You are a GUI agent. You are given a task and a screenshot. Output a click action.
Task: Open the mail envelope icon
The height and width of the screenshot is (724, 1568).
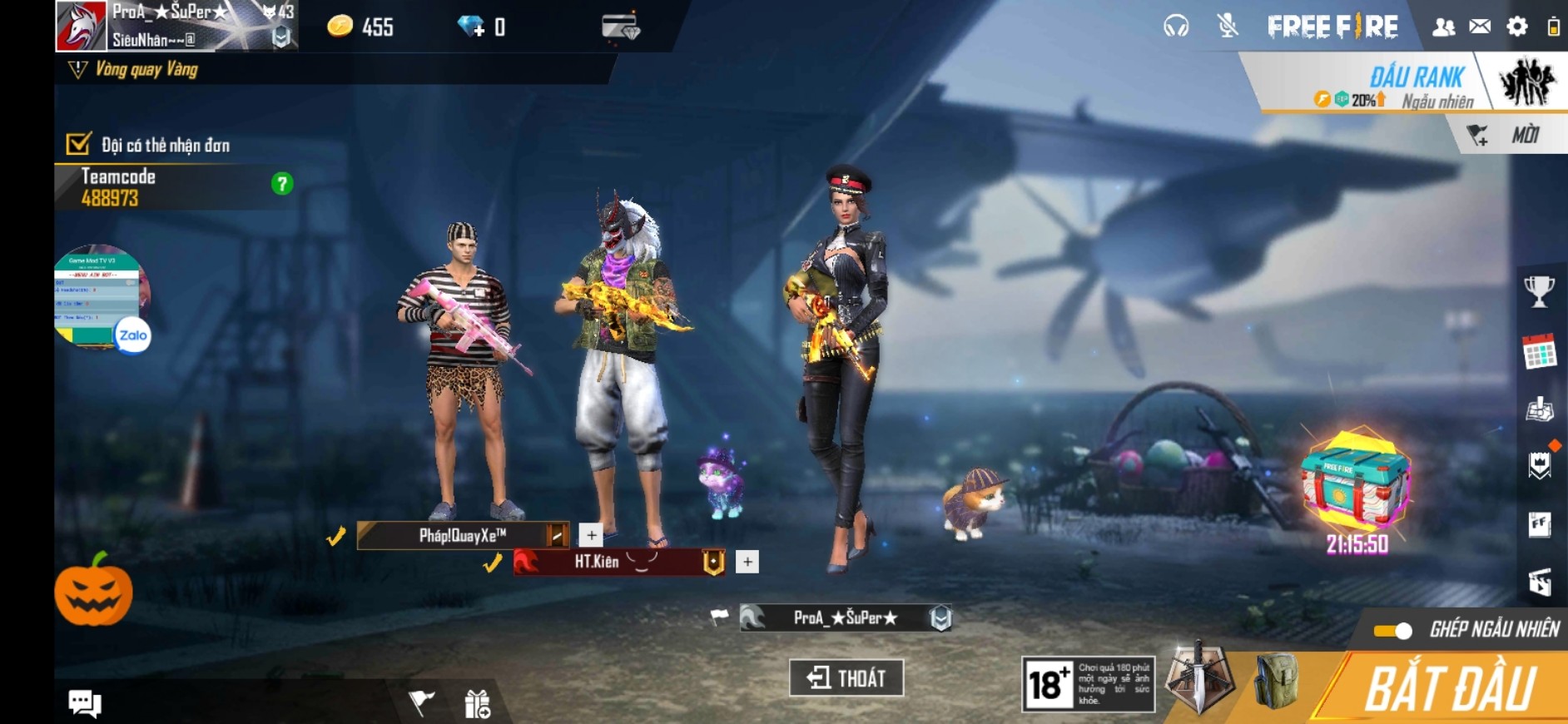(x=1480, y=27)
